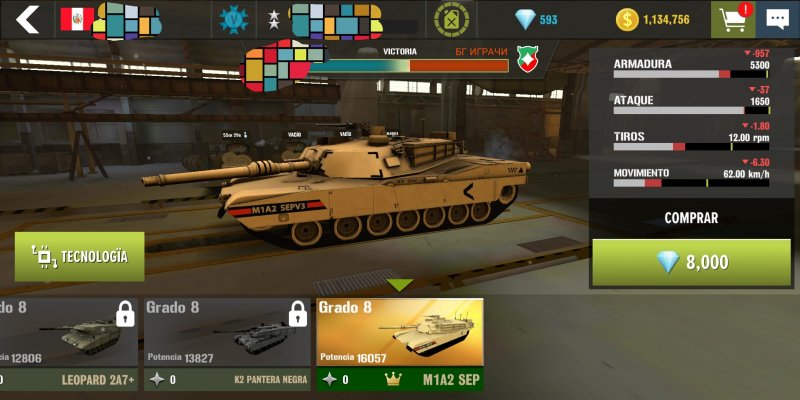Tap the gold coin balance
The image size is (800, 400).
(x=653, y=19)
